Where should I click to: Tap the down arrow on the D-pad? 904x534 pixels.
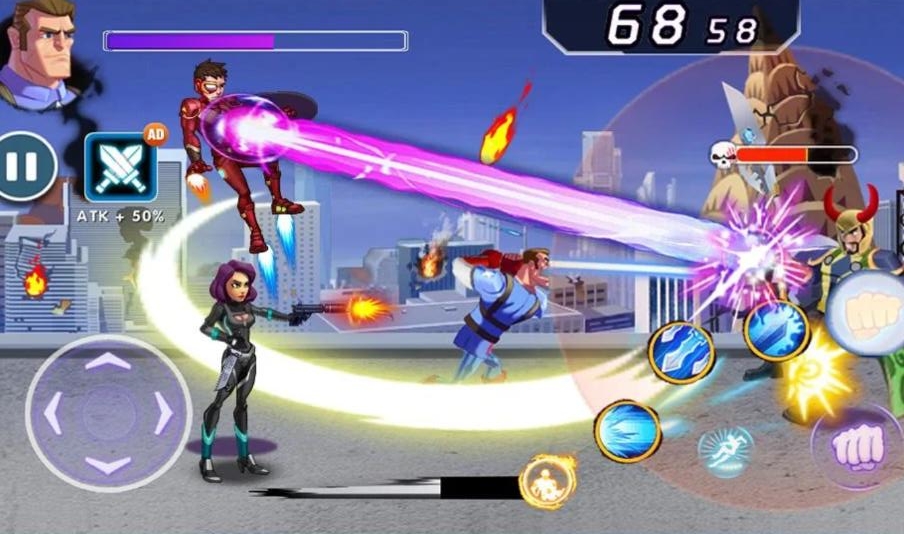tap(108, 465)
